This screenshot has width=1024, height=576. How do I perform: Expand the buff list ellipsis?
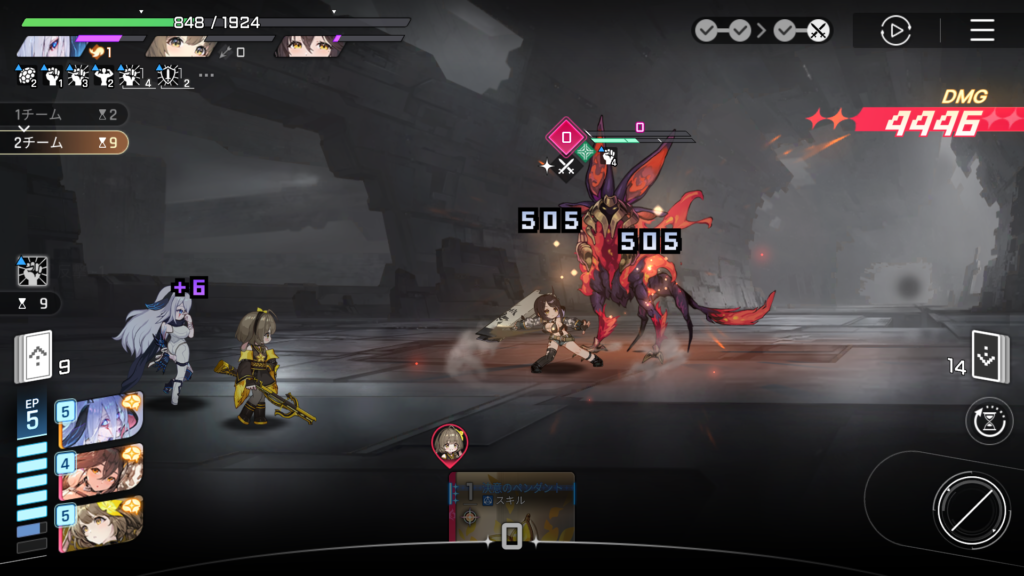coord(206,75)
